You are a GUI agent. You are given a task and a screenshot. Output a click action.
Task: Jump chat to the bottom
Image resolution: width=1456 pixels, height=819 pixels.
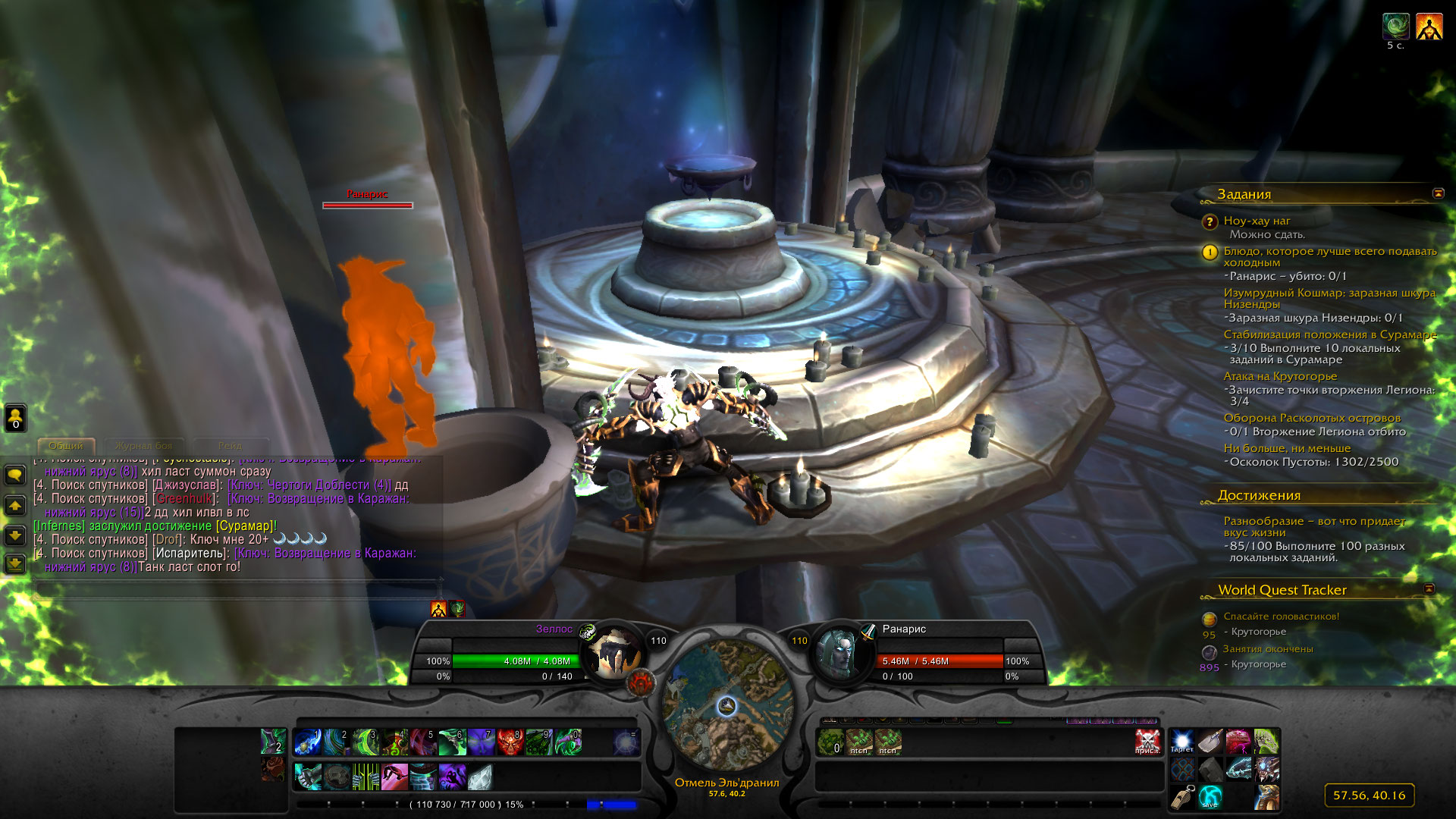[x=15, y=563]
